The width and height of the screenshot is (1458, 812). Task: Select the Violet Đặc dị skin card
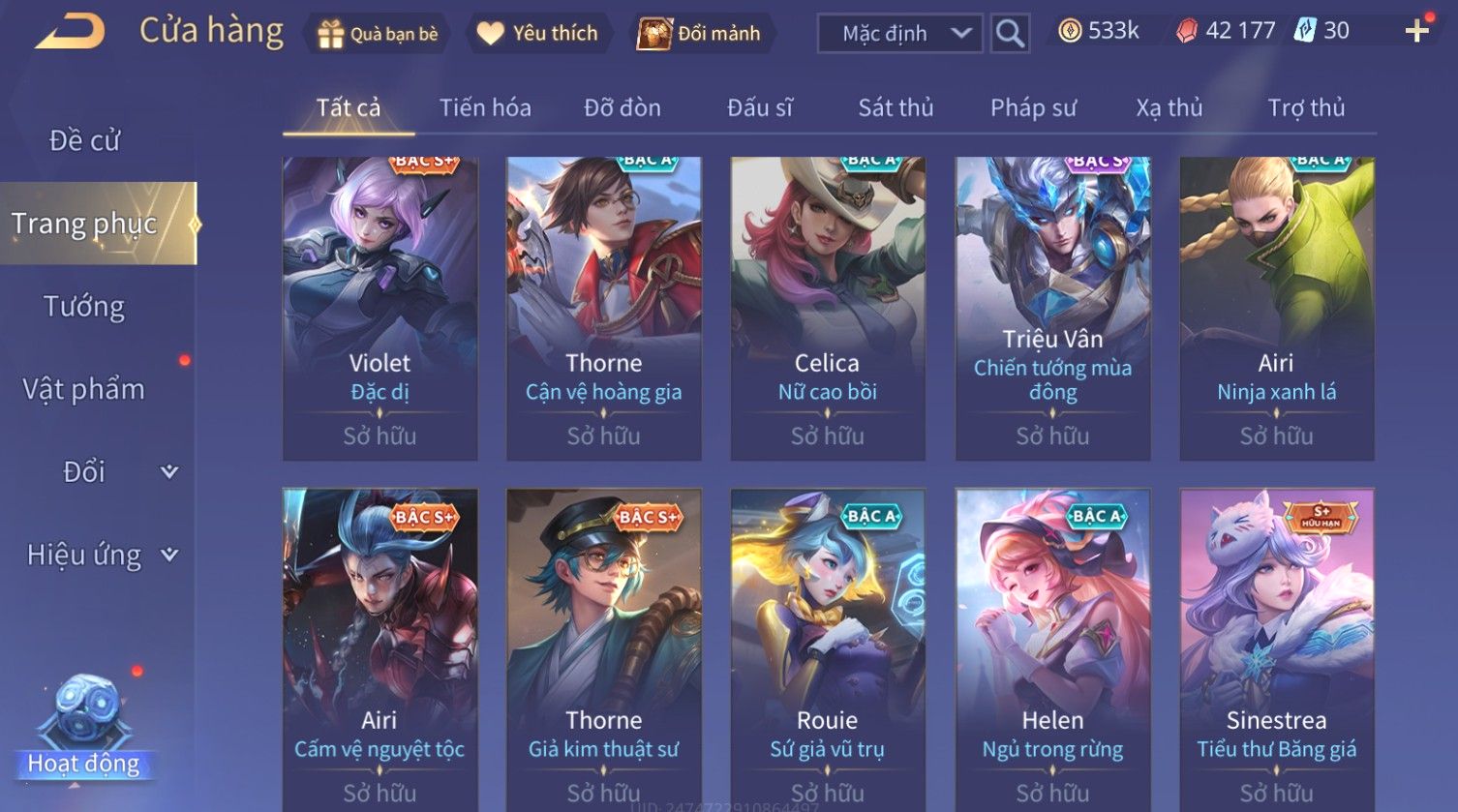380,308
